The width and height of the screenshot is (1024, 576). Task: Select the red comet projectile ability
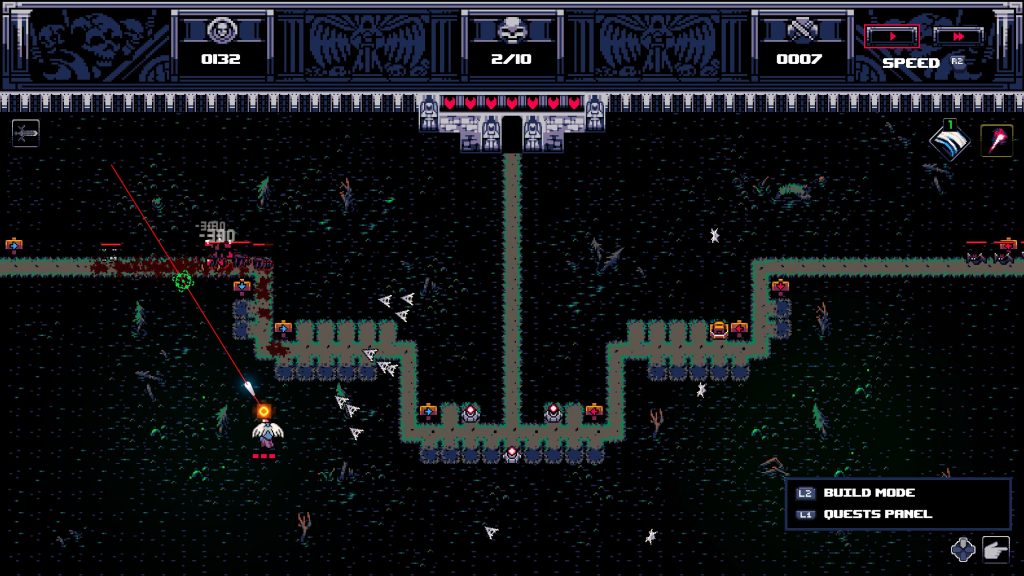point(996,141)
